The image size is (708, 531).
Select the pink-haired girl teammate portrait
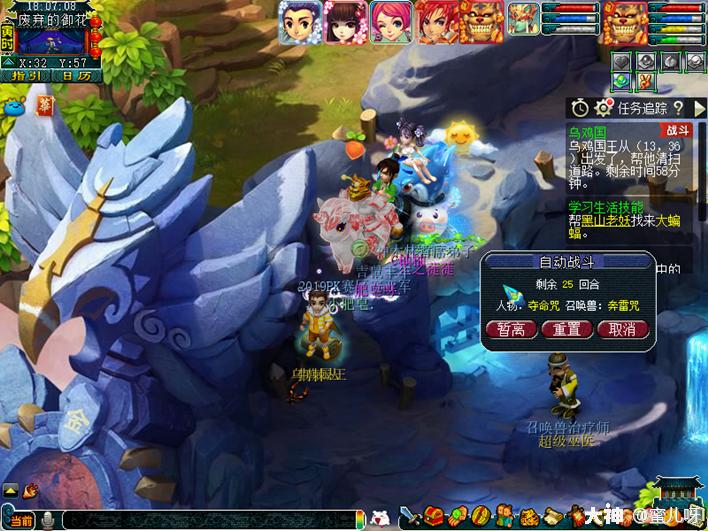point(390,22)
